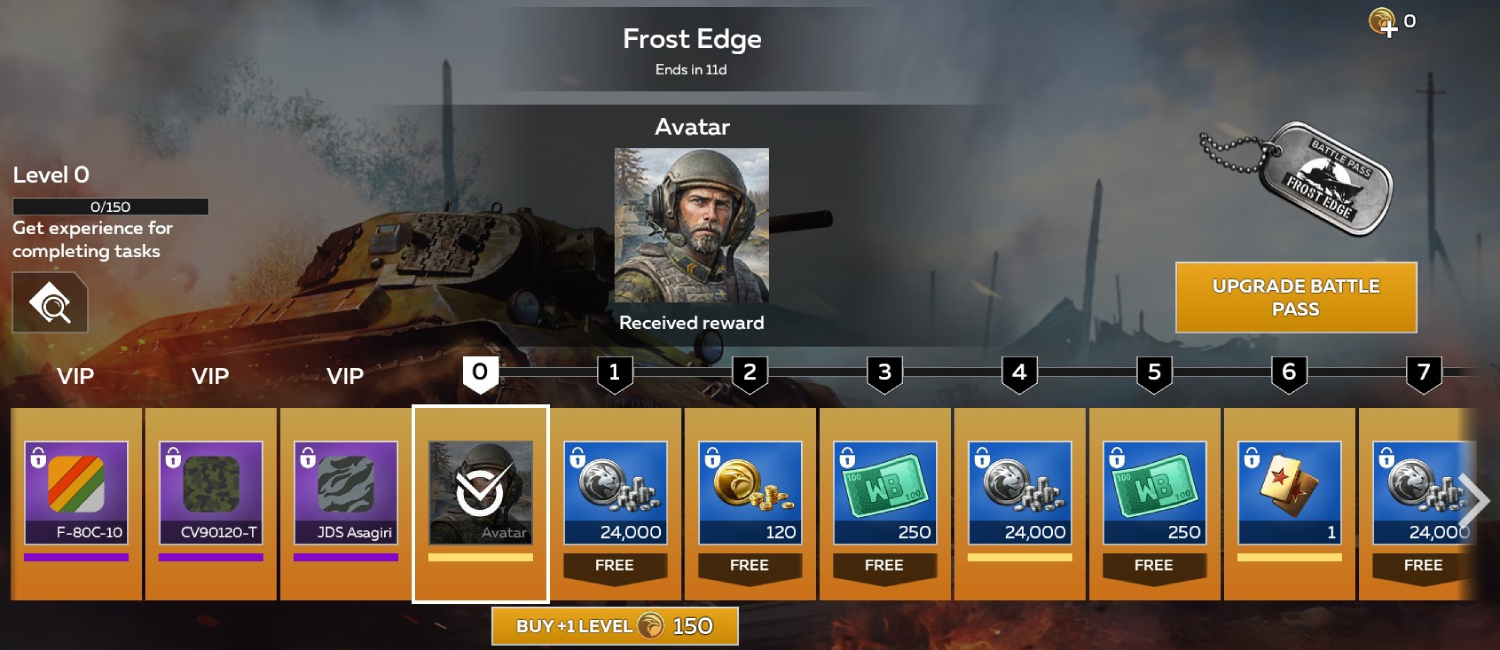1500x650 pixels.
Task: Choose the JDS Asagiri VIP reward
Action: 346,493
